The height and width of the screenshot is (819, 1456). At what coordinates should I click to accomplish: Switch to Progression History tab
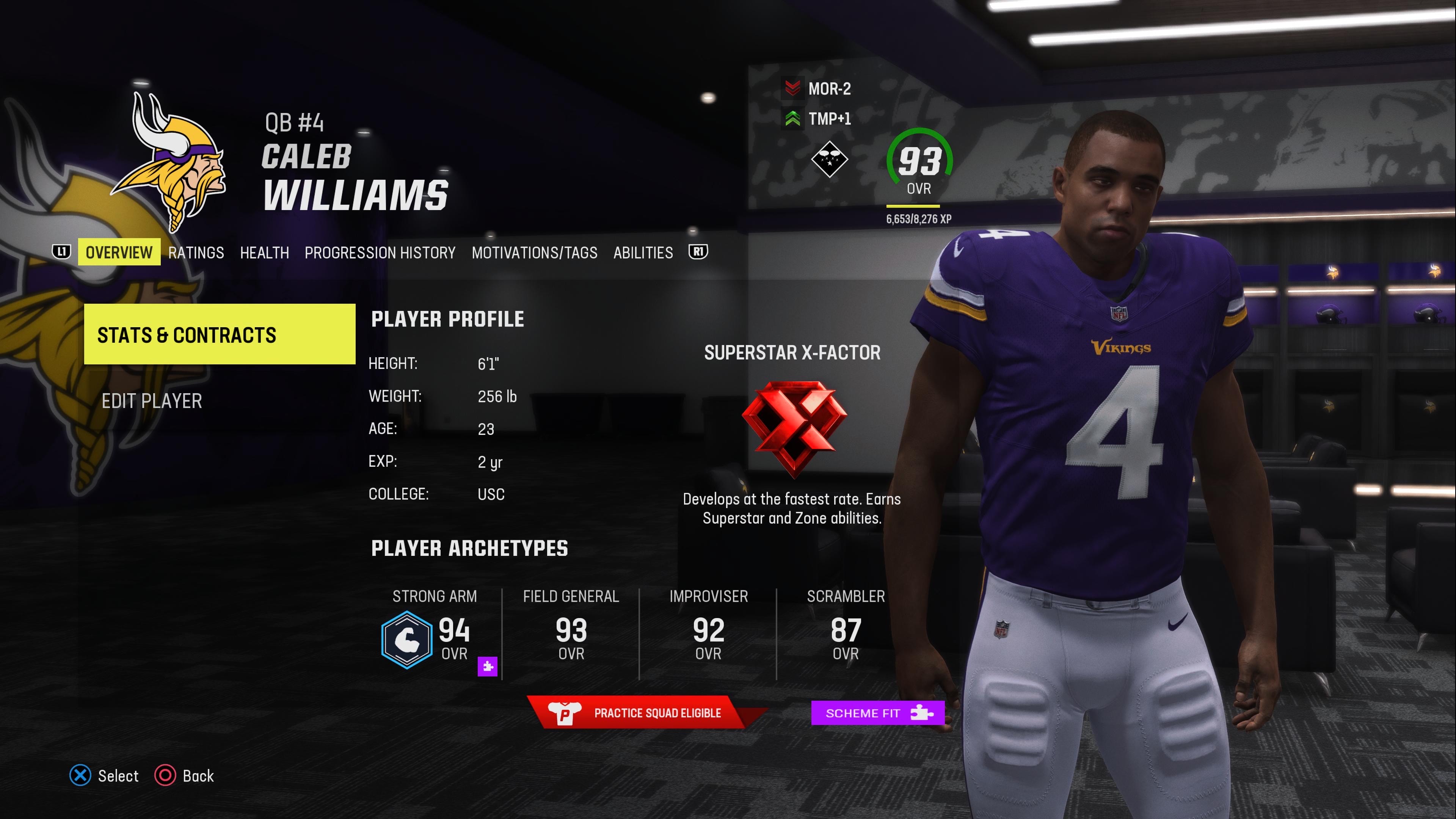pyautogui.click(x=380, y=252)
